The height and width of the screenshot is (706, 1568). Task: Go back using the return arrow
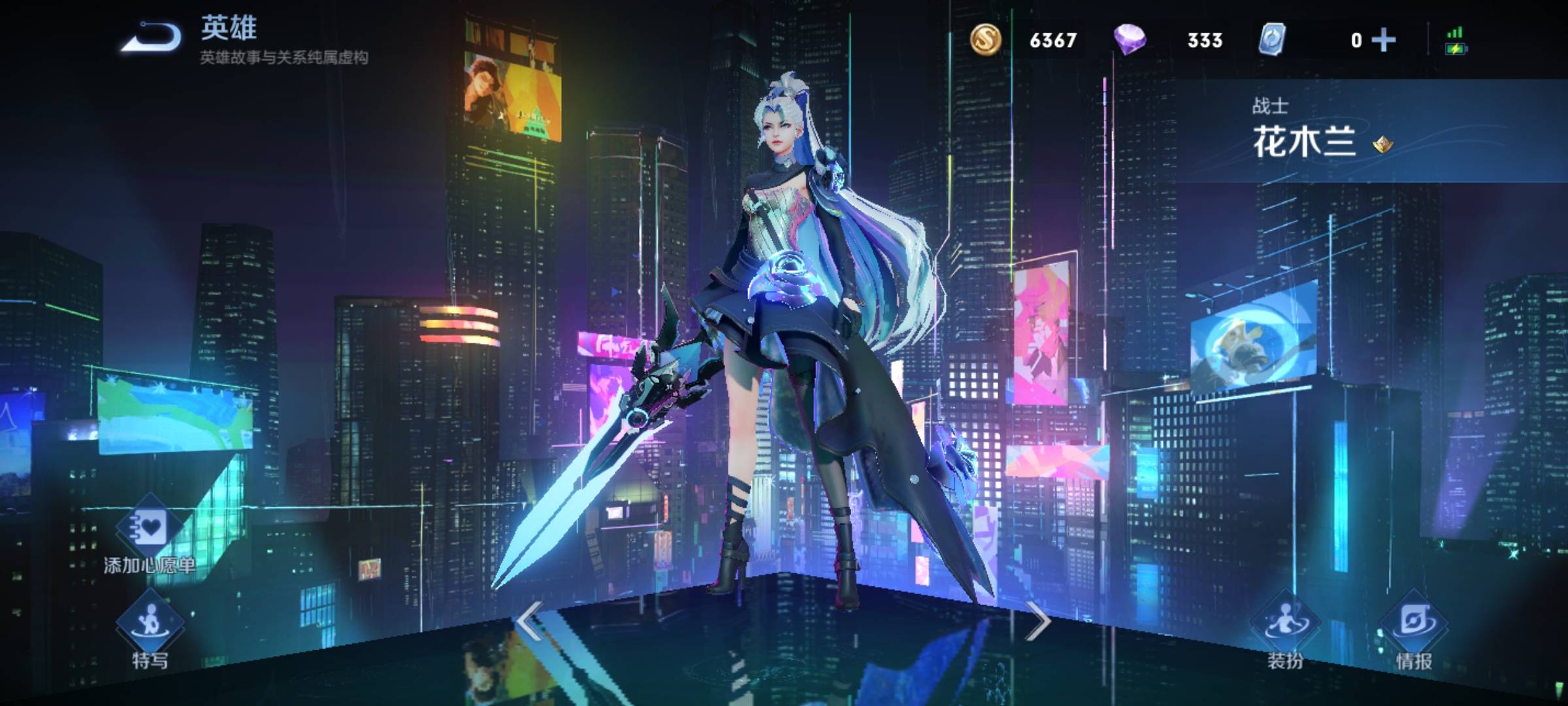[x=152, y=37]
